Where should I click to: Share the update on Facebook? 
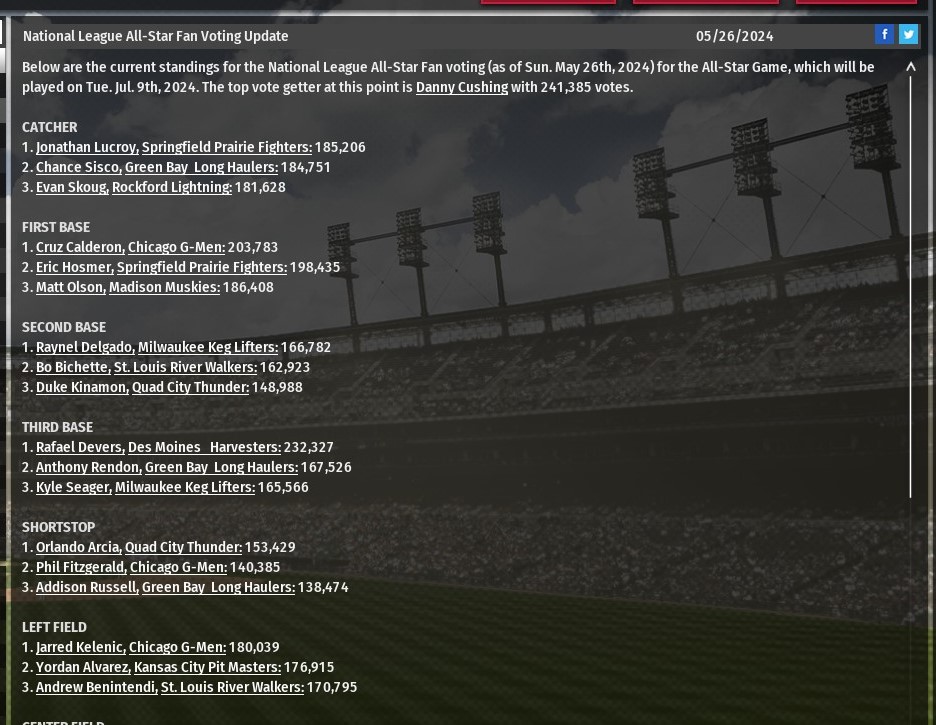884,35
